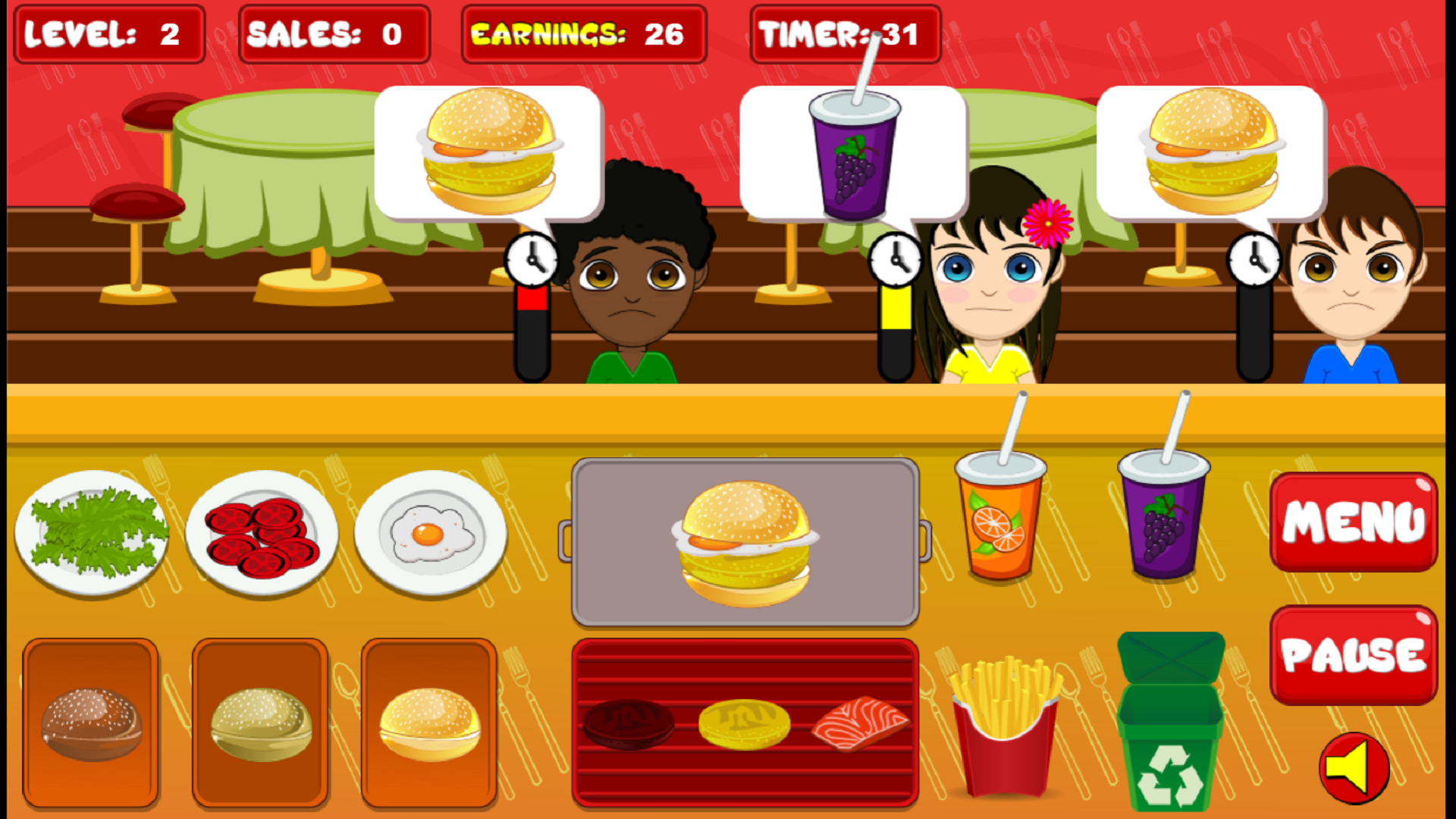Choose the sesame bun
The height and width of the screenshot is (819, 1456).
pyautogui.click(x=260, y=724)
